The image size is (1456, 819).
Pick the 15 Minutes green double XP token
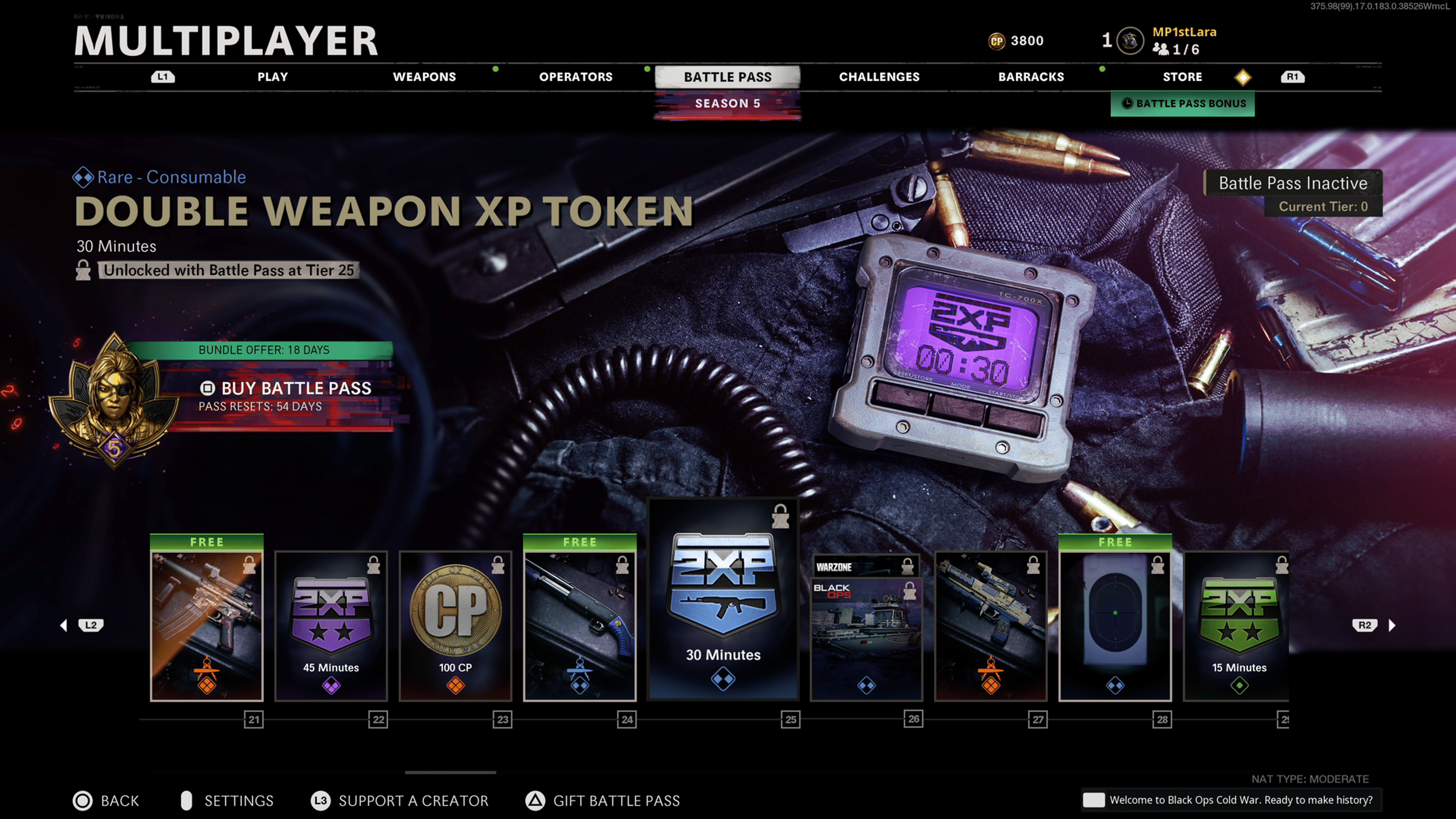point(1238,624)
